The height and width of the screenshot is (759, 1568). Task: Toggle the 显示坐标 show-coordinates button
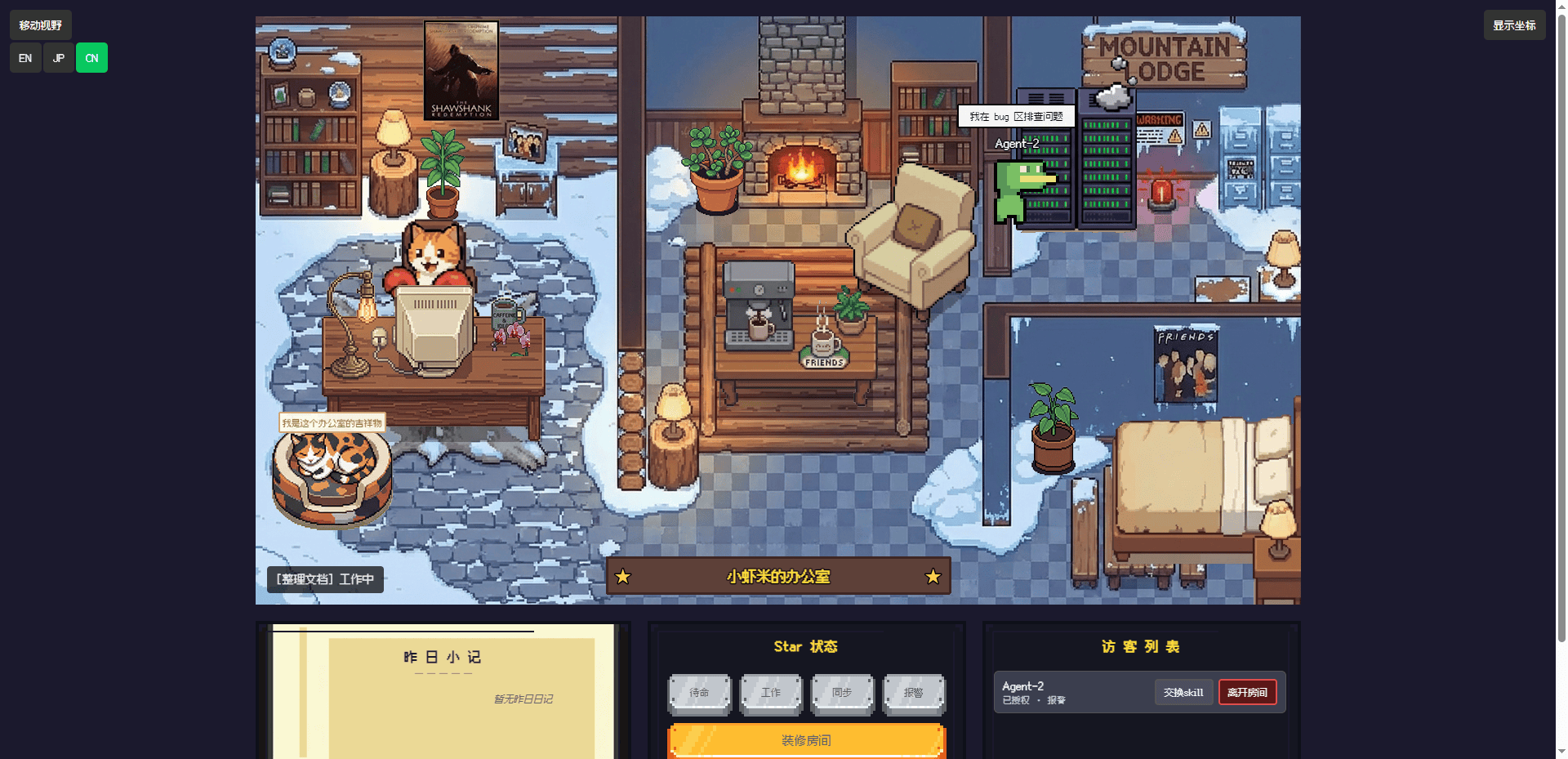(1514, 25)
